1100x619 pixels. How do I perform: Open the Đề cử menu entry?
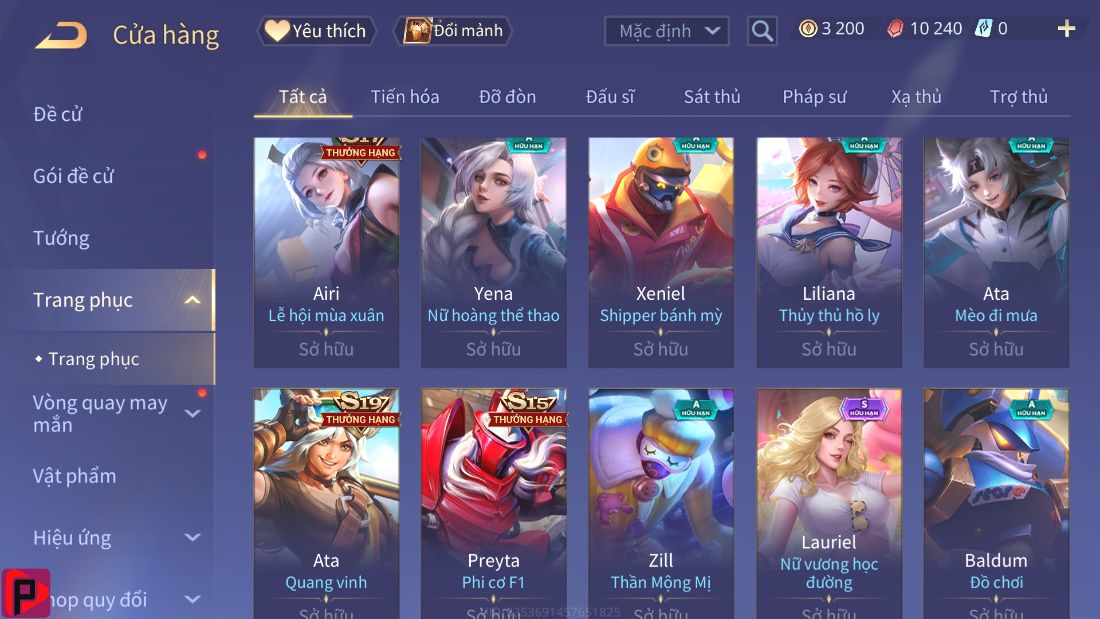[58, 114]
